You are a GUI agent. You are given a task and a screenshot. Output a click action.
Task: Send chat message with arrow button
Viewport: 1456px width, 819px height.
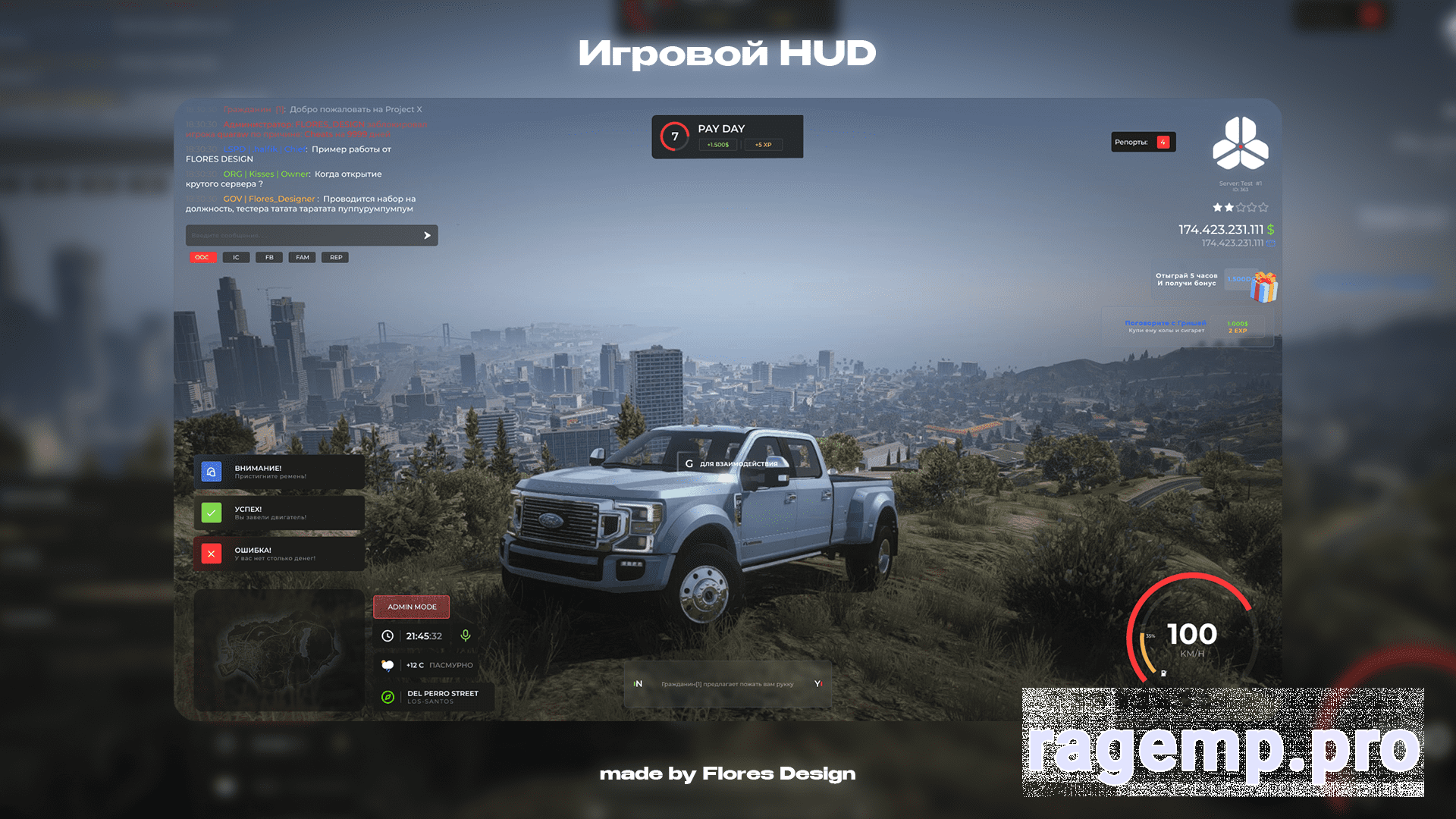[427, 236]
